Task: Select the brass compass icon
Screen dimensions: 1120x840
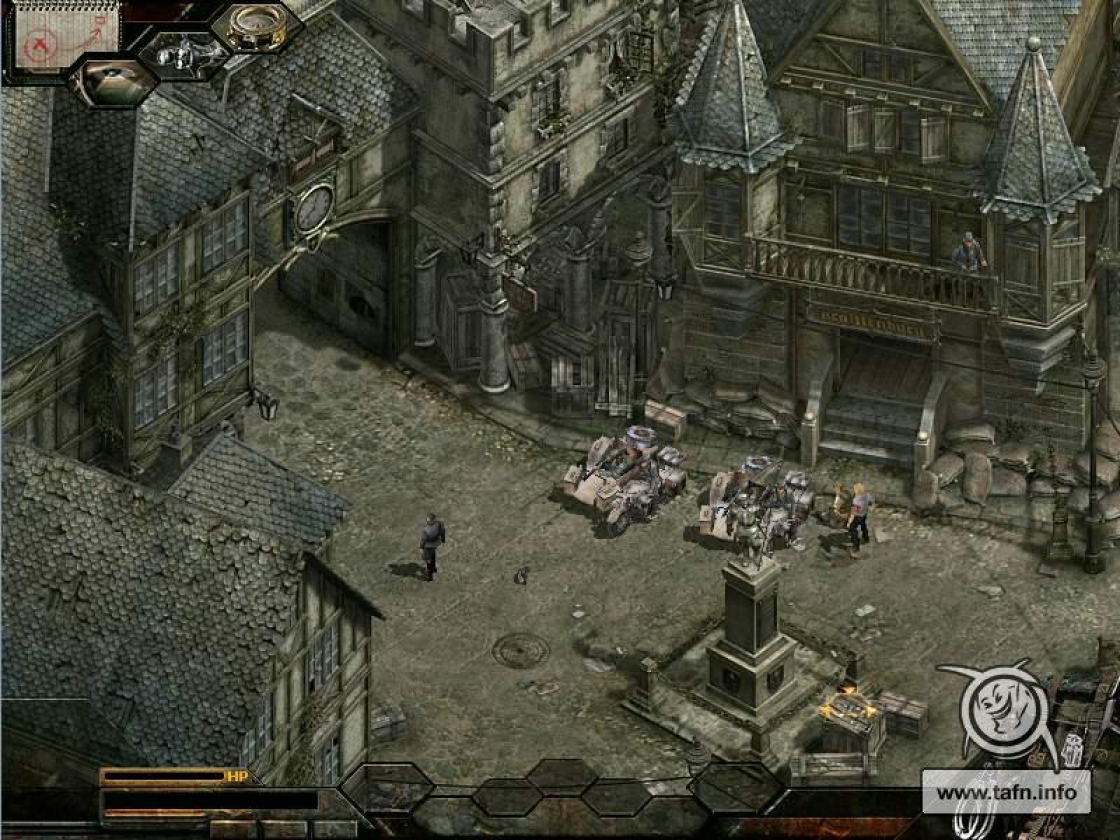Action: 254,26
